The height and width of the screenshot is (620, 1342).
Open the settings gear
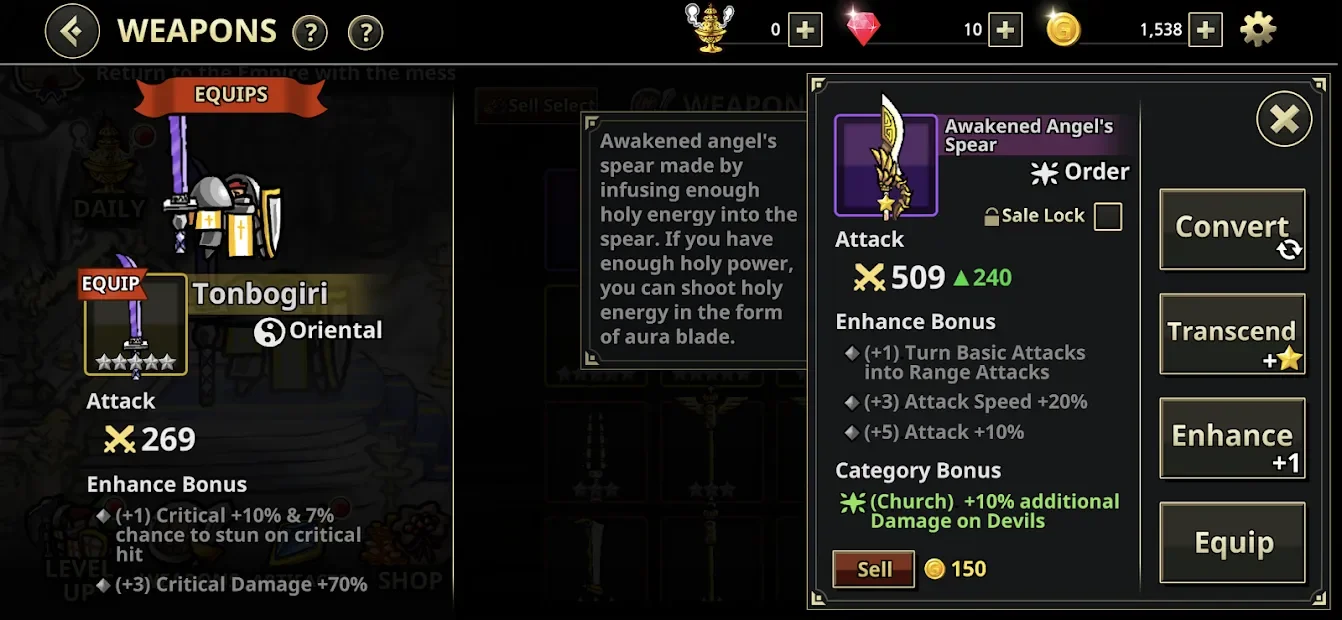(x=1258, y=30)
